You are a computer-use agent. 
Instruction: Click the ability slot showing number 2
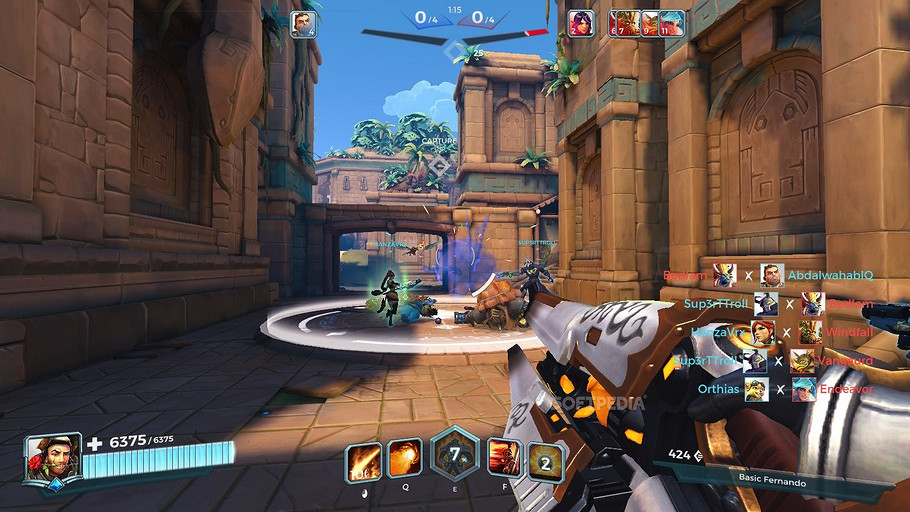[546, 462]
